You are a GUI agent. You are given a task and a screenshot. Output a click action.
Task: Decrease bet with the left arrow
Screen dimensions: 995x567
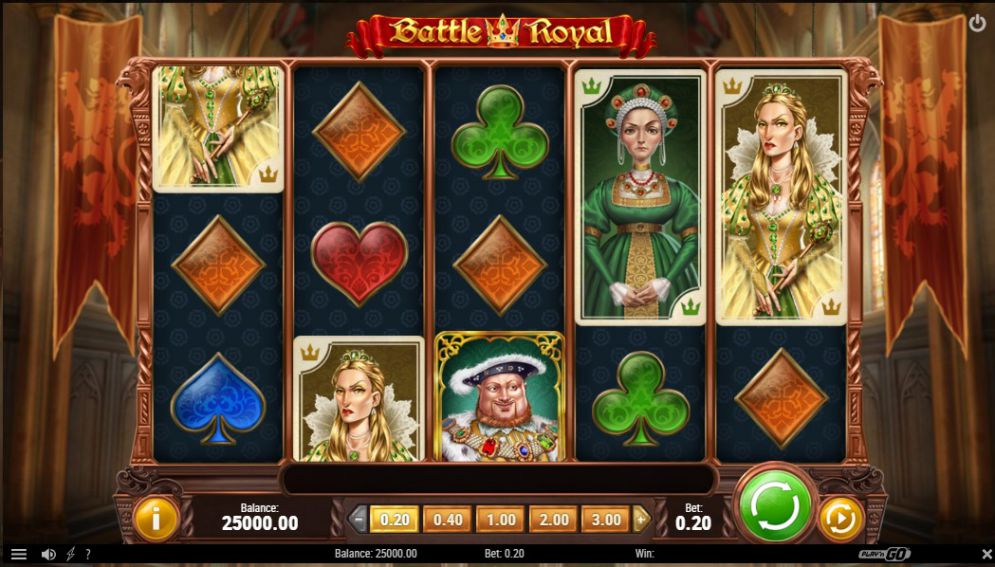tap(358, 519)
